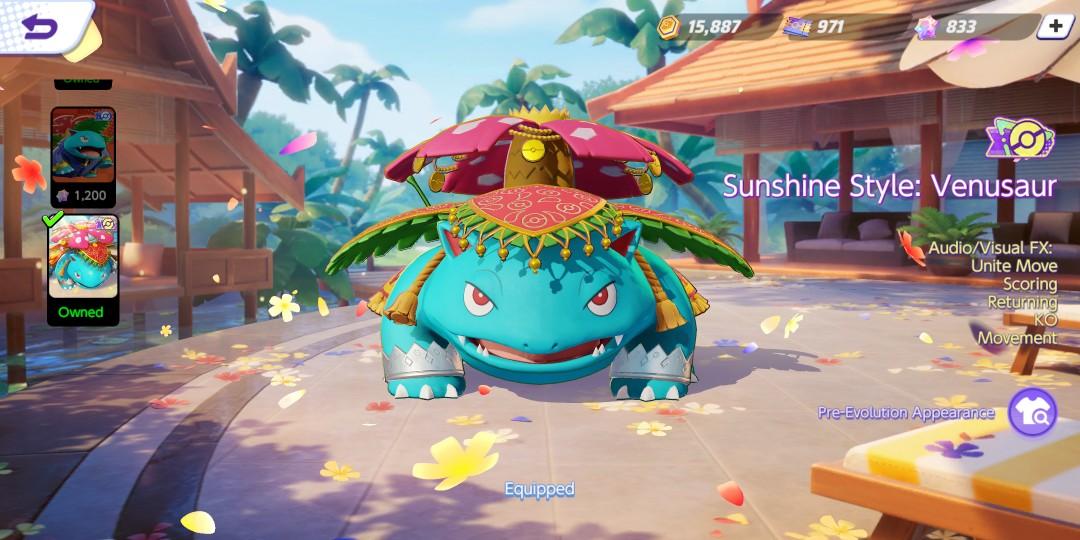Tap the Aeos coin balance icon
The image size is (1080, 540).
point(669,27)
